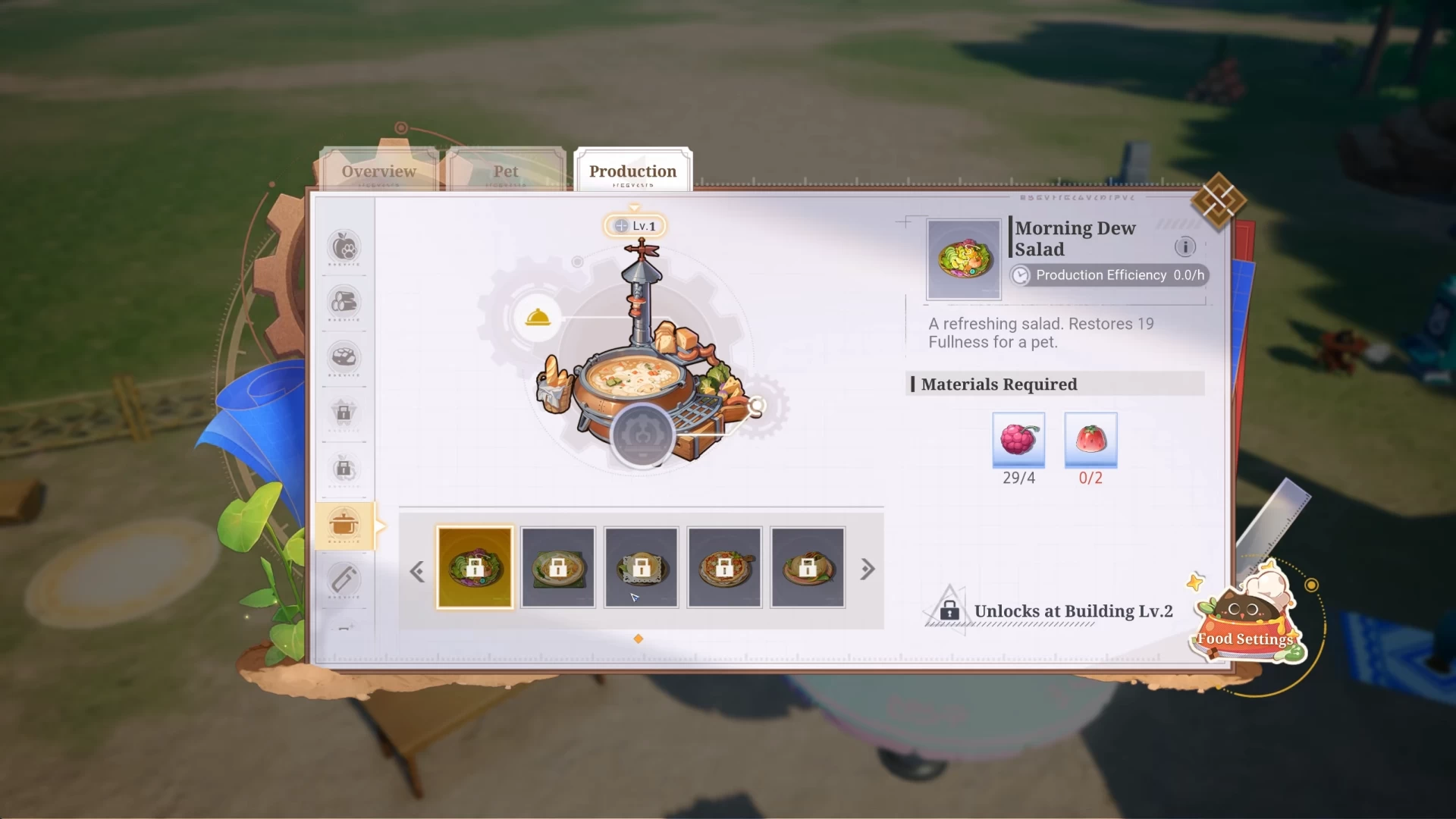Open the clamp tool production category
The height and width of the screenshot is (819, 1456).
[344, 580]
